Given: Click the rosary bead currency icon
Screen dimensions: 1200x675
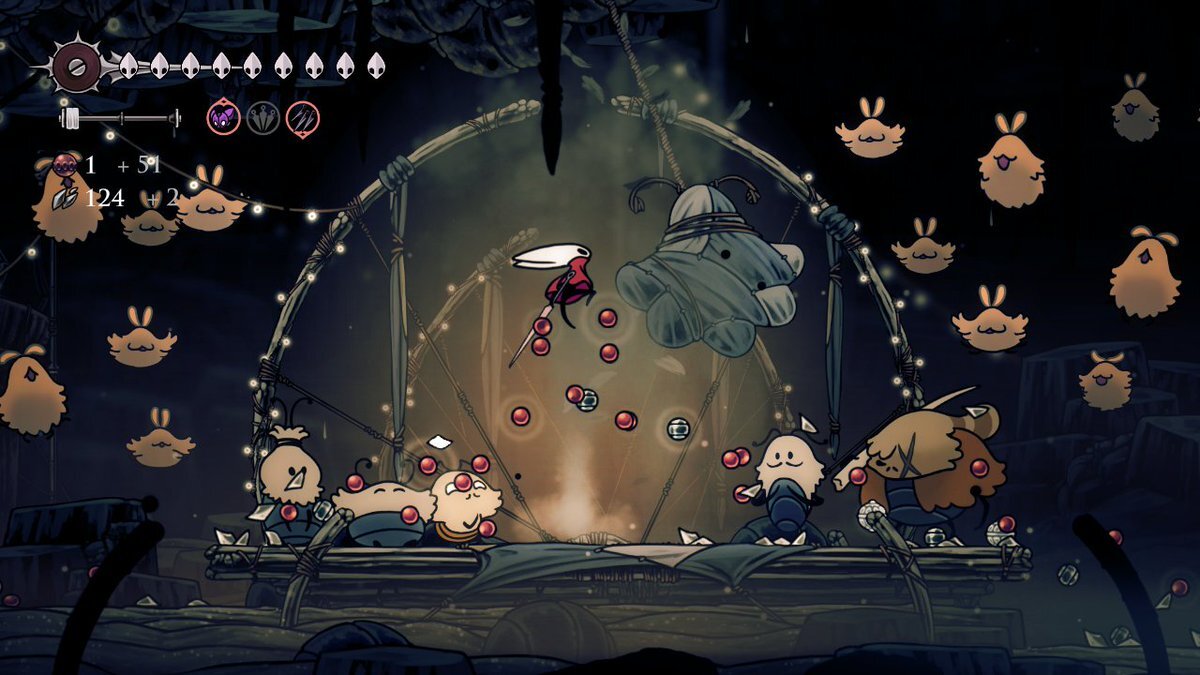Looking at the screenshot, I should point(66,165).
